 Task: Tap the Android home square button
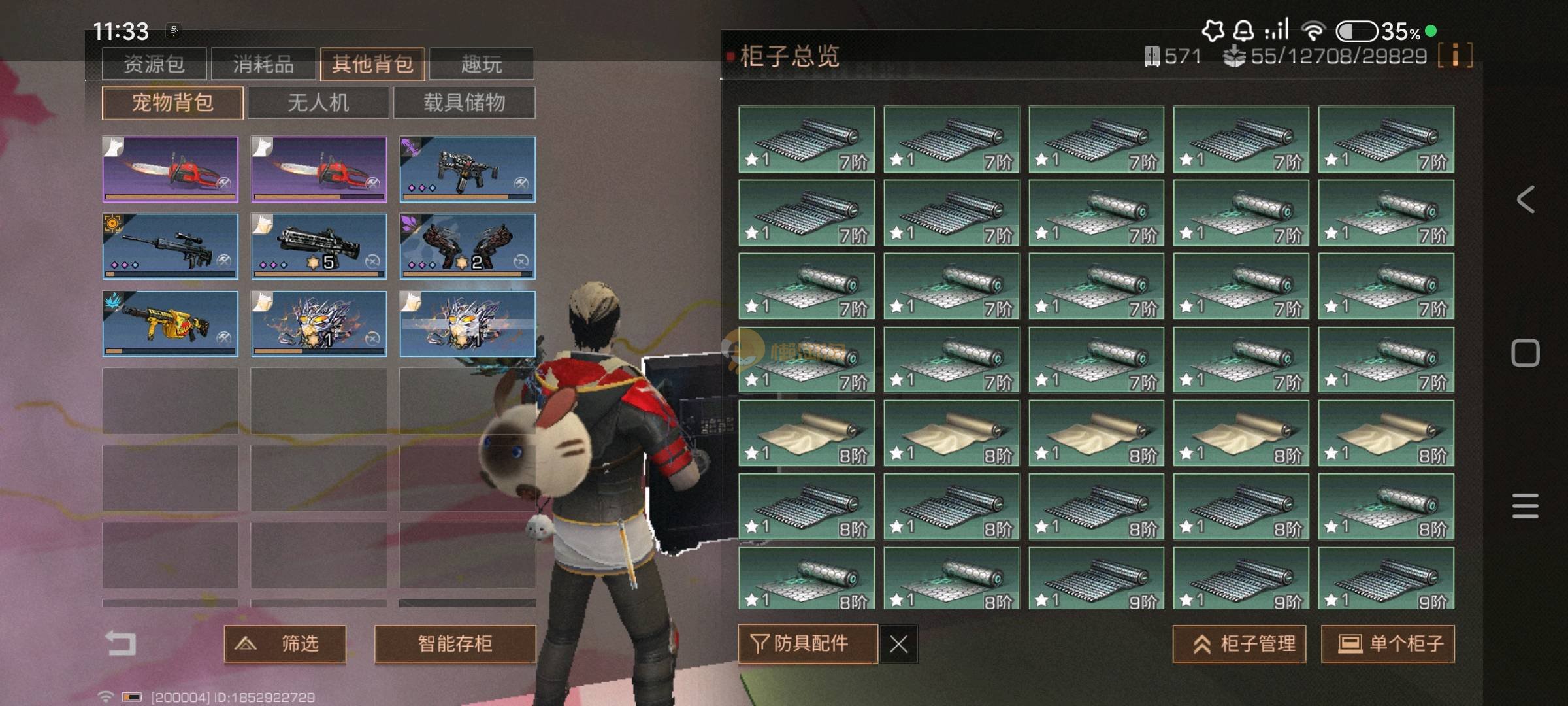click(1525, 353)
